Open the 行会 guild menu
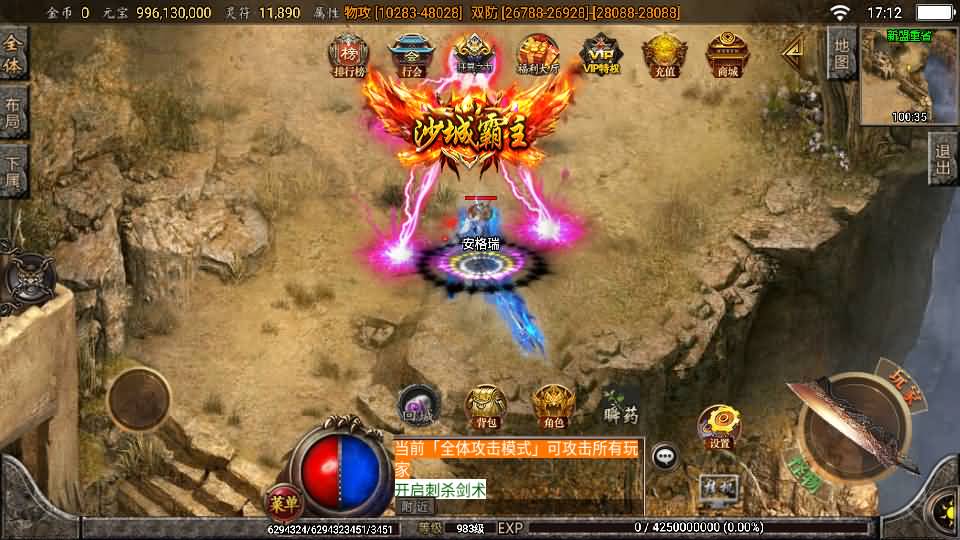 410,53
